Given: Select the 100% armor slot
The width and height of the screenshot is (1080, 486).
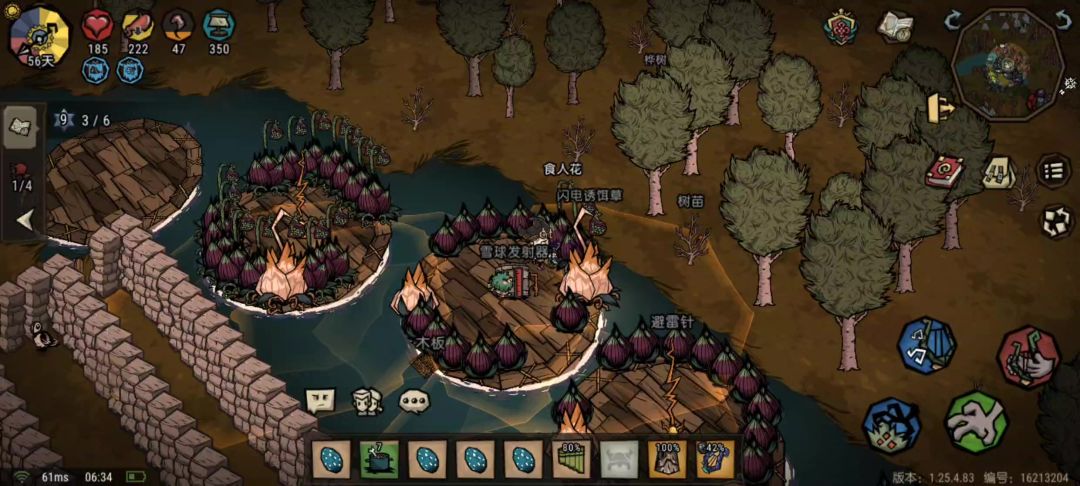Looking at the screenshot, I should 667,460.
